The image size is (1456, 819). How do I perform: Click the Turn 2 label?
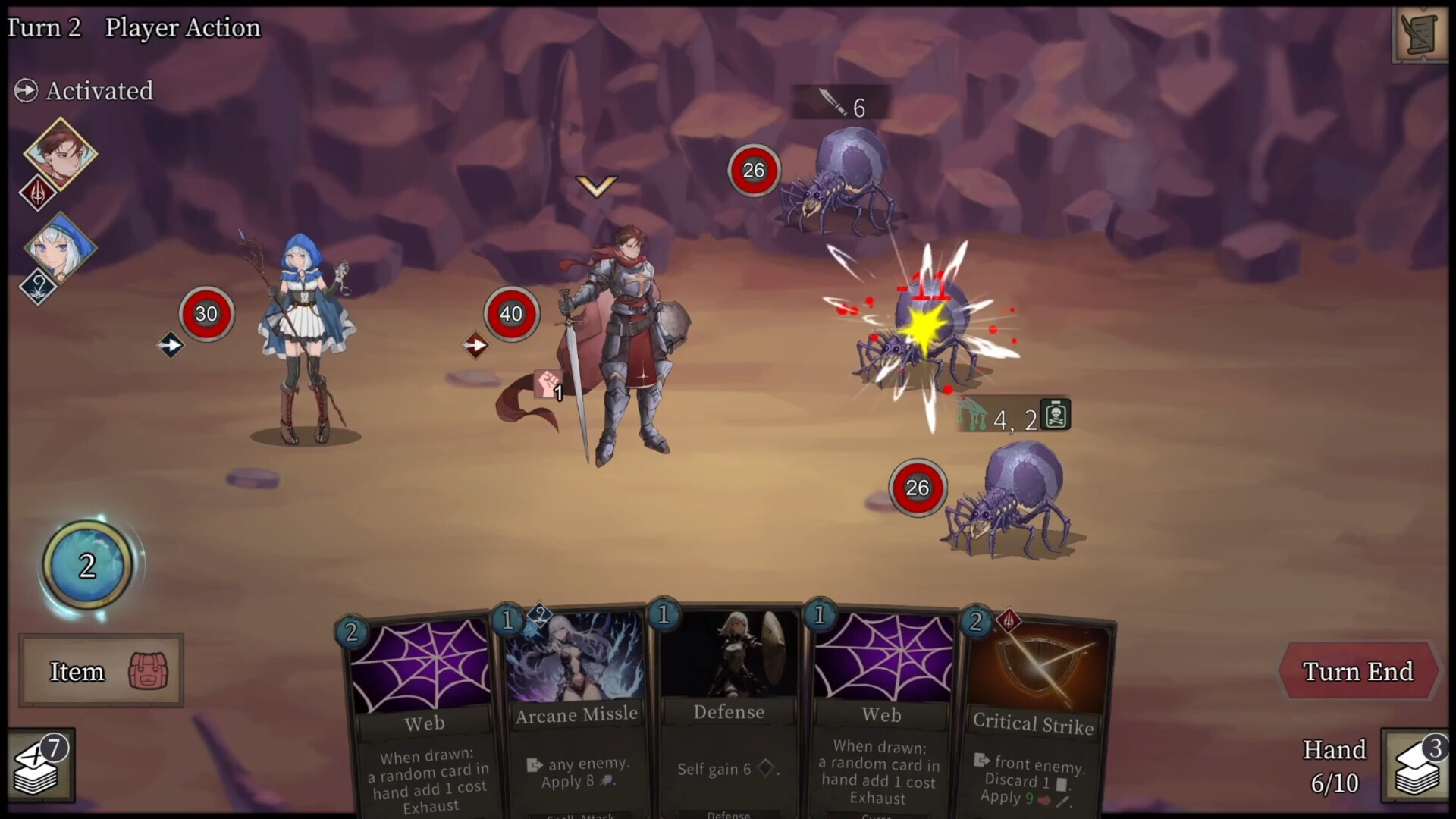(42, 28)
